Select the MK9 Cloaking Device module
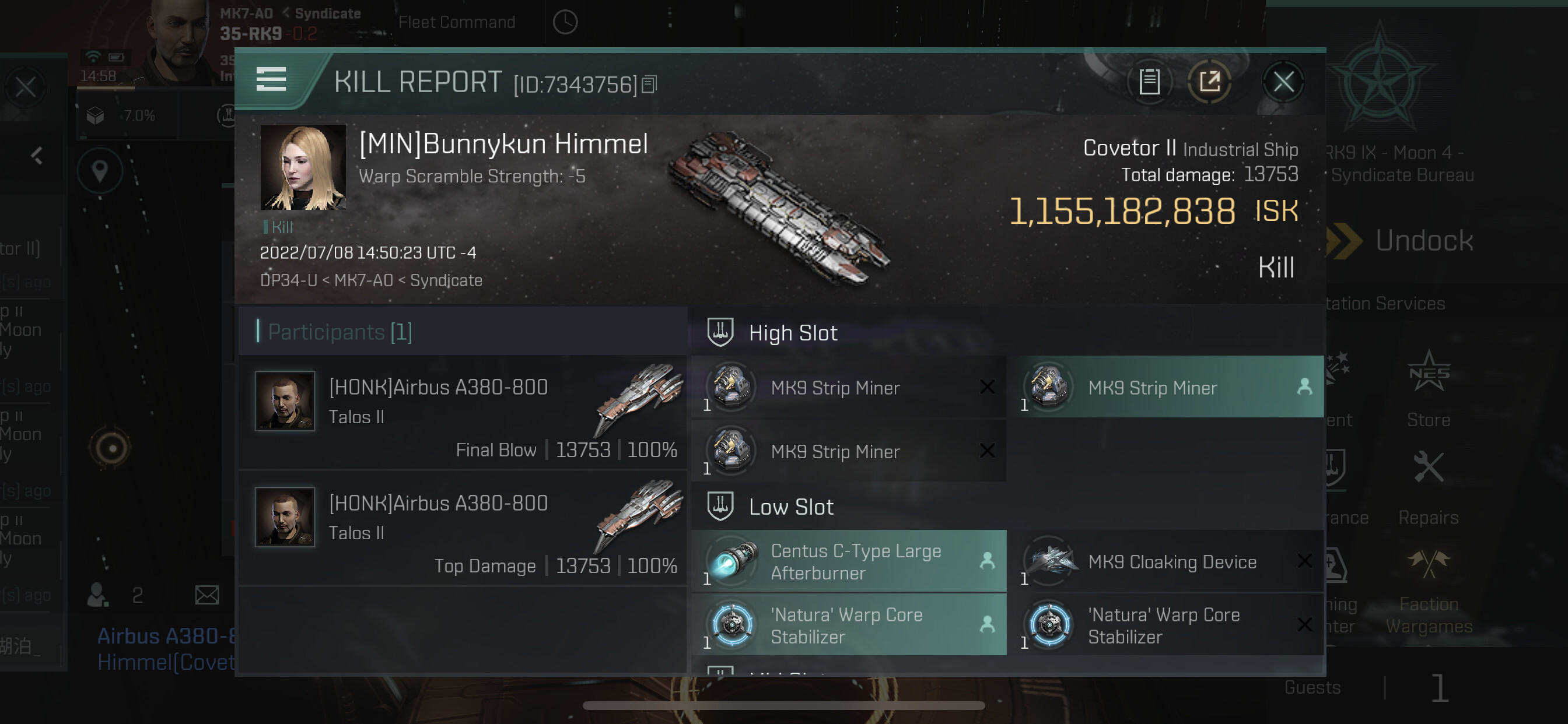1568x724 pixels. [1165, 561]
